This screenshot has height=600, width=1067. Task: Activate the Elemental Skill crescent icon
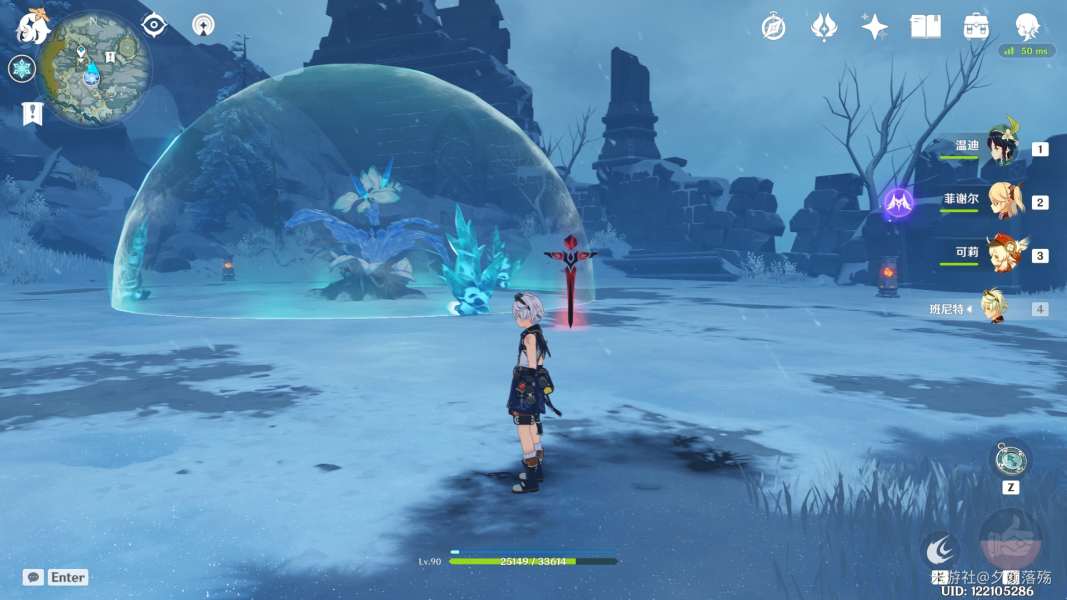[x=940, y=549]
